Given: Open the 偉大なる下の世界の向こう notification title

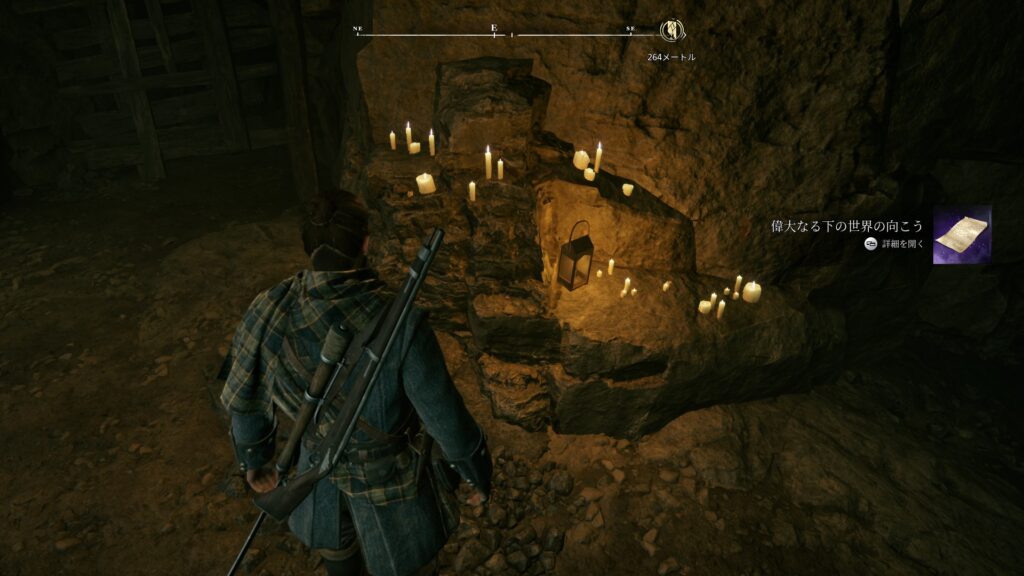Looking at the screenshot, I should click(846, 226).
